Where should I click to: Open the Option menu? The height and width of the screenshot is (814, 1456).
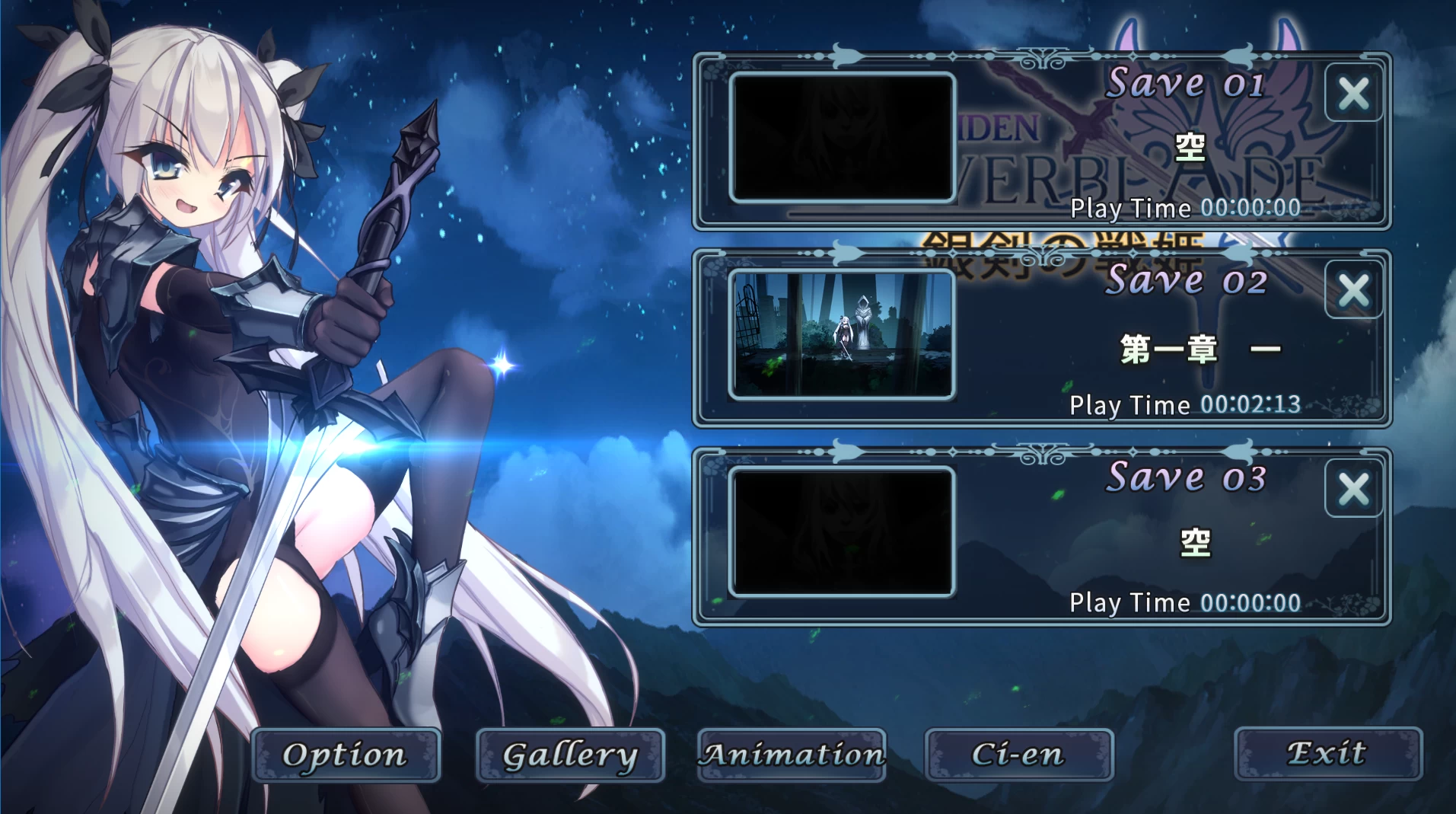(347, 755)
